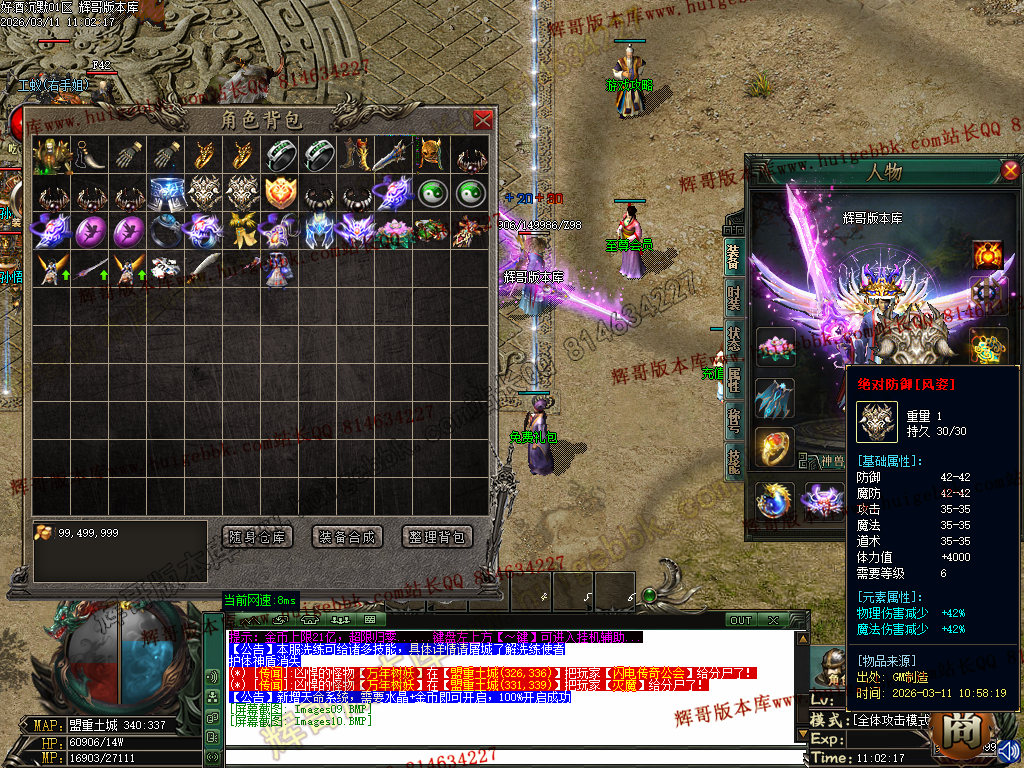1024x768 pixels.
Task: Open the 状态 status tab
Action: [733, 338]
